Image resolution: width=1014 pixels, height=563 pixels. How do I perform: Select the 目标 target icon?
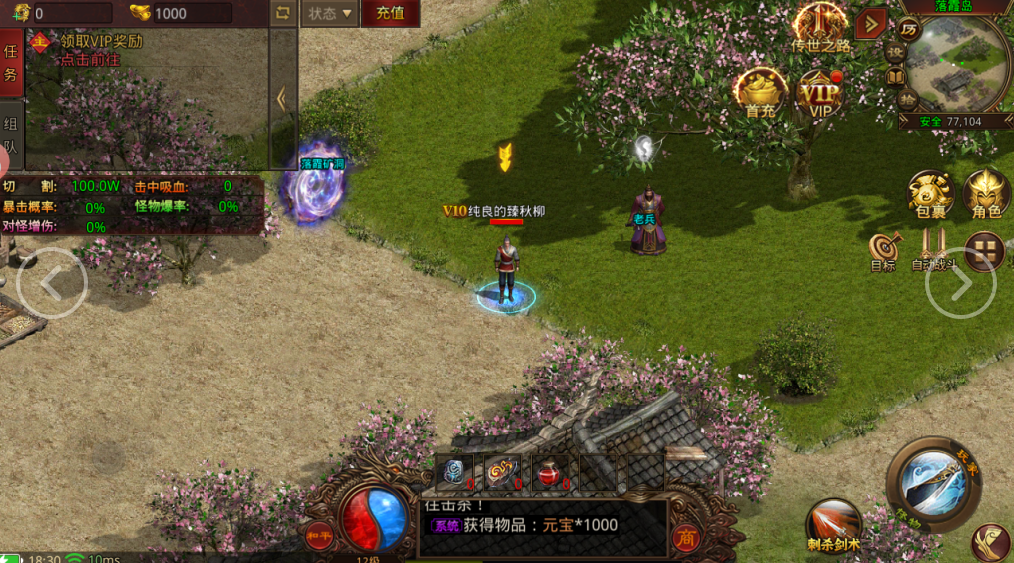tap(883, 252)
